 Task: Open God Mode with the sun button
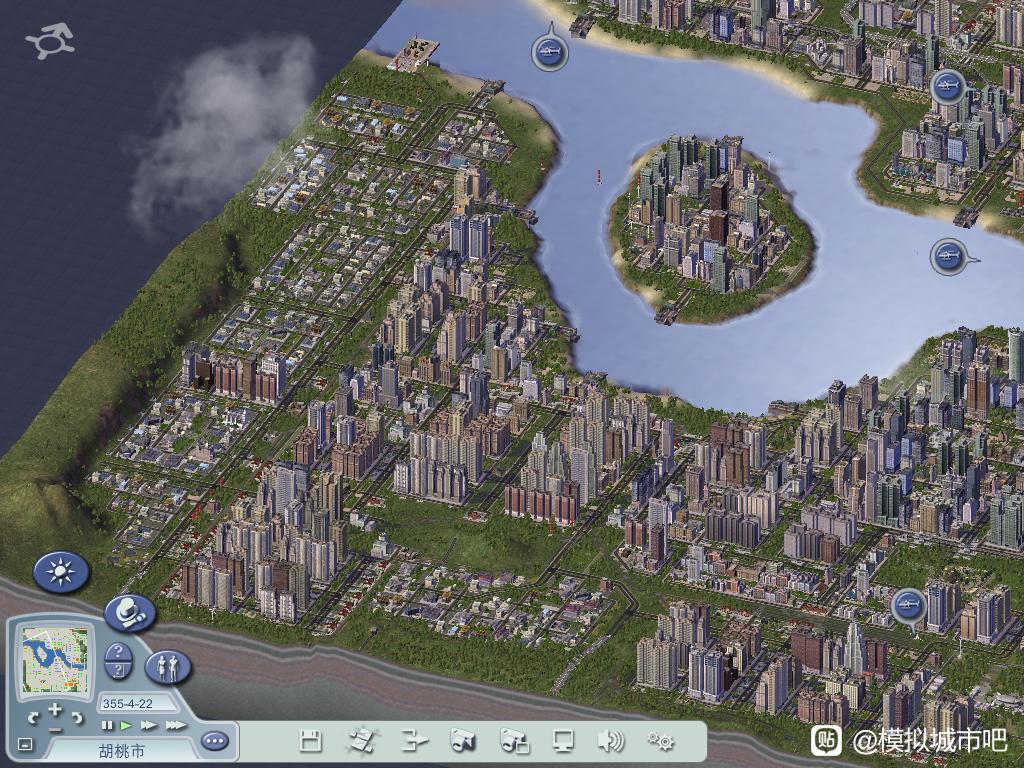click(61, 572)
